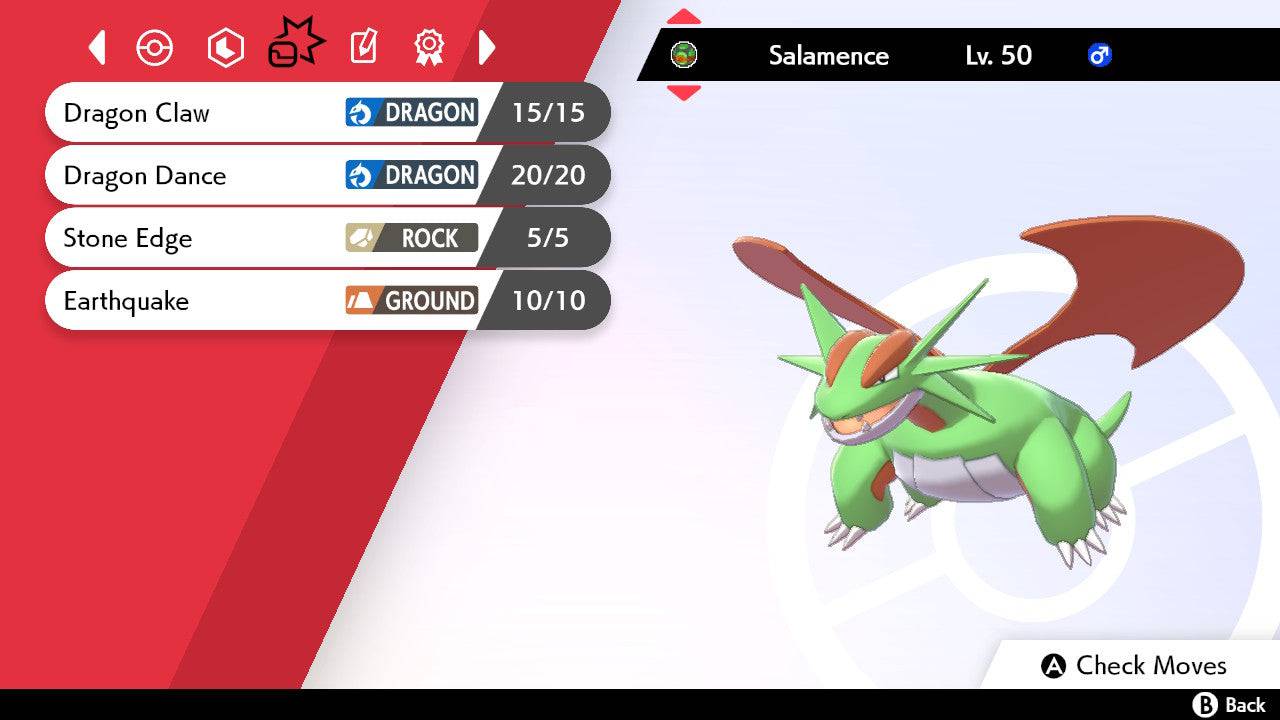This screenshot has width=1280, height=720.
Task: Click the highlighted Moves tab icon
Action: 295,42
